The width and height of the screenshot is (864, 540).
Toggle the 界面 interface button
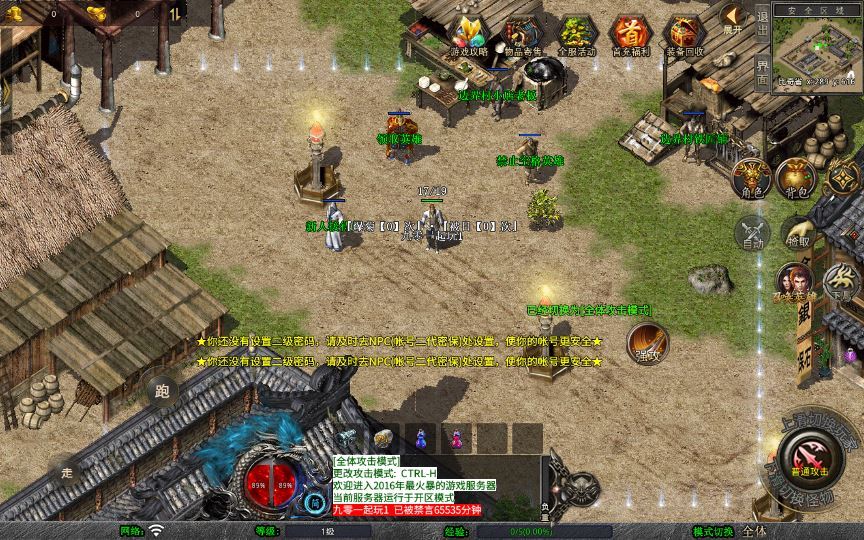pos(762,71)
